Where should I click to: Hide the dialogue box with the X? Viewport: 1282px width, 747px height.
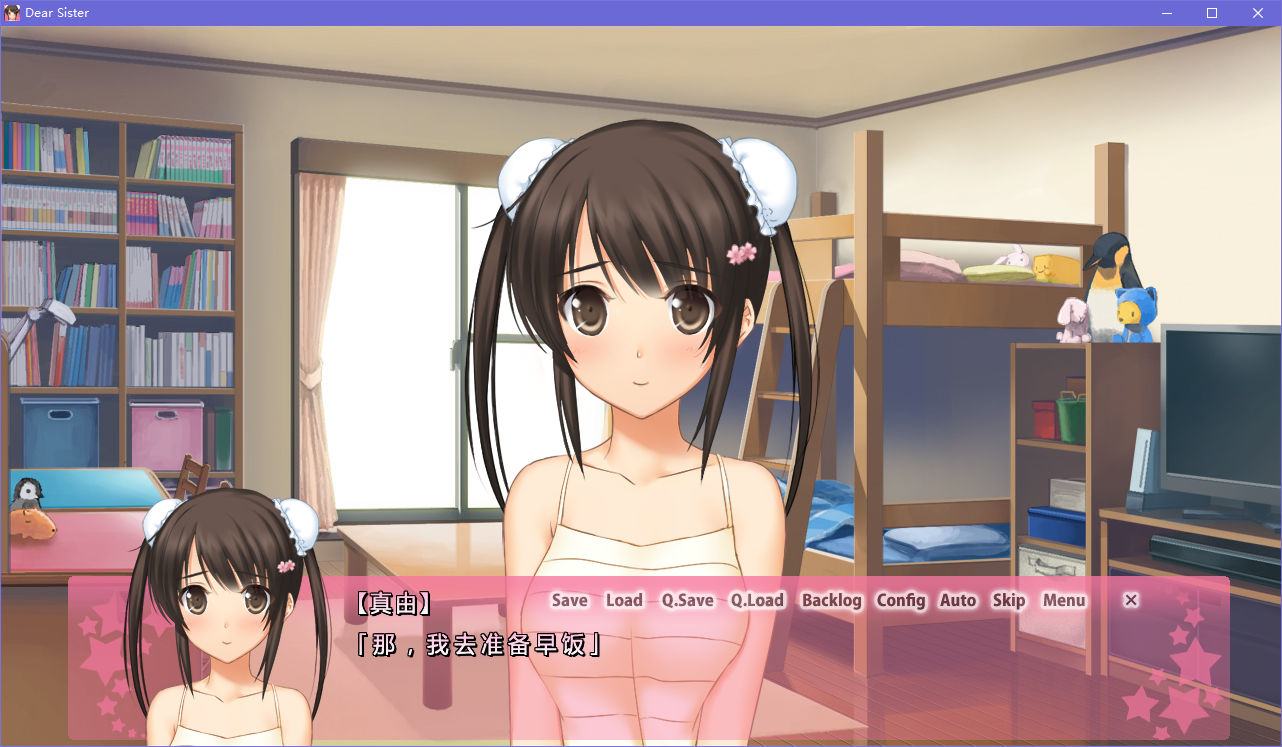point(1131,600)
